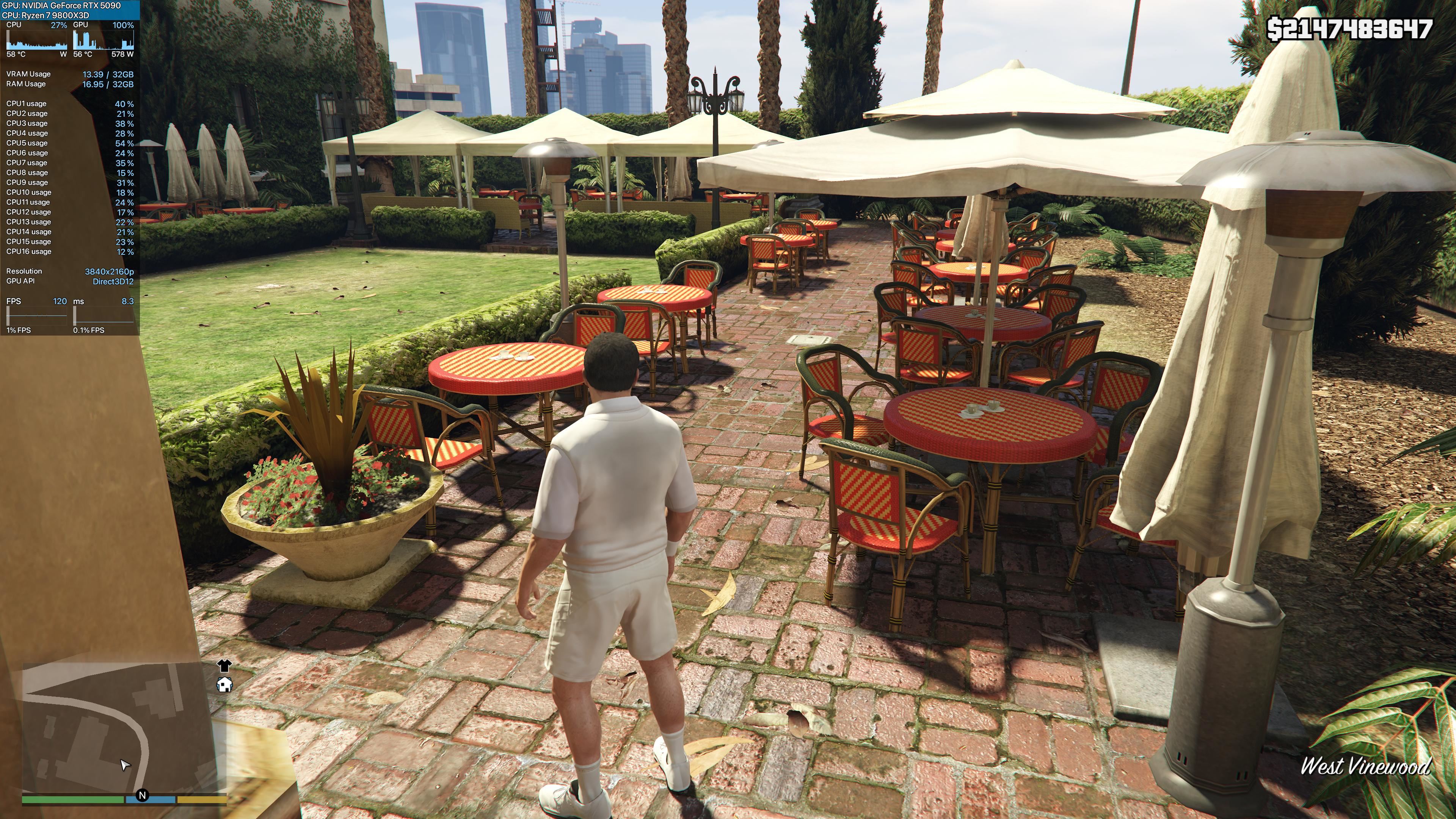Image resolution: width=1456 pixels, height=819 pixels.
Task: Click the player arrow on minimap
Action: tap(125, 765)
